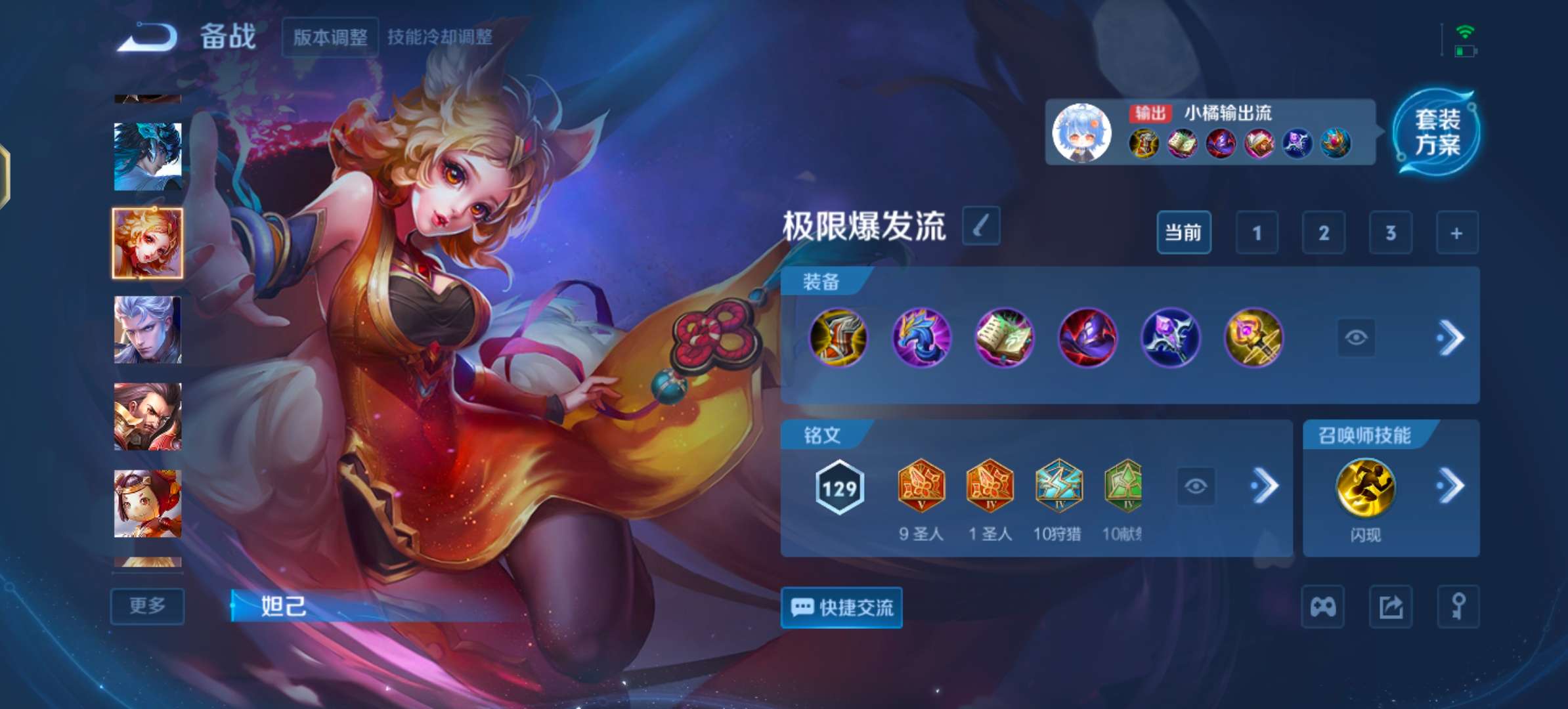Switch to the 当前 loadout tab
The image size is (1568, 709).
click(1183, 233)
